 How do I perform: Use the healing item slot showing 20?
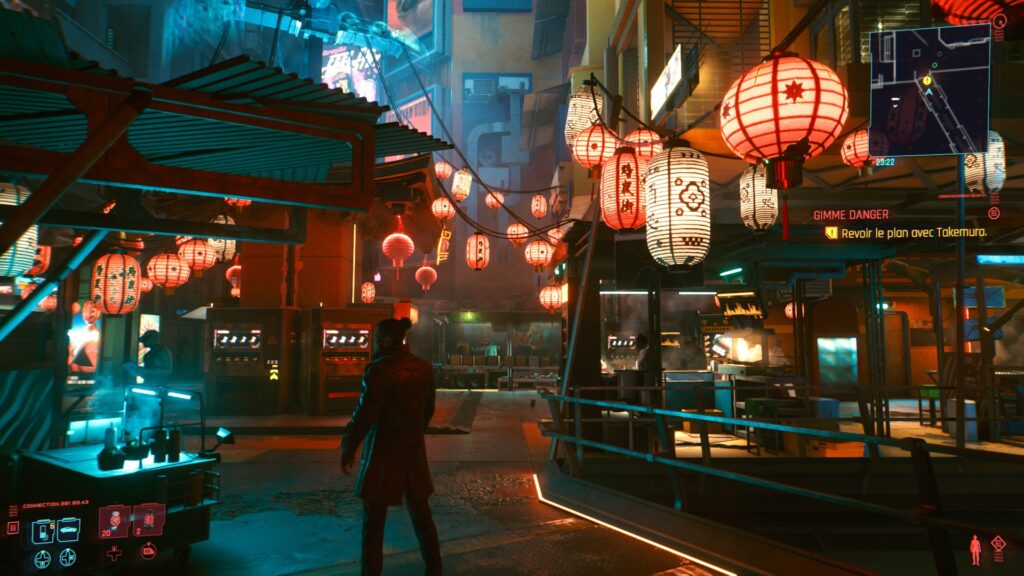tap(113, 520)
